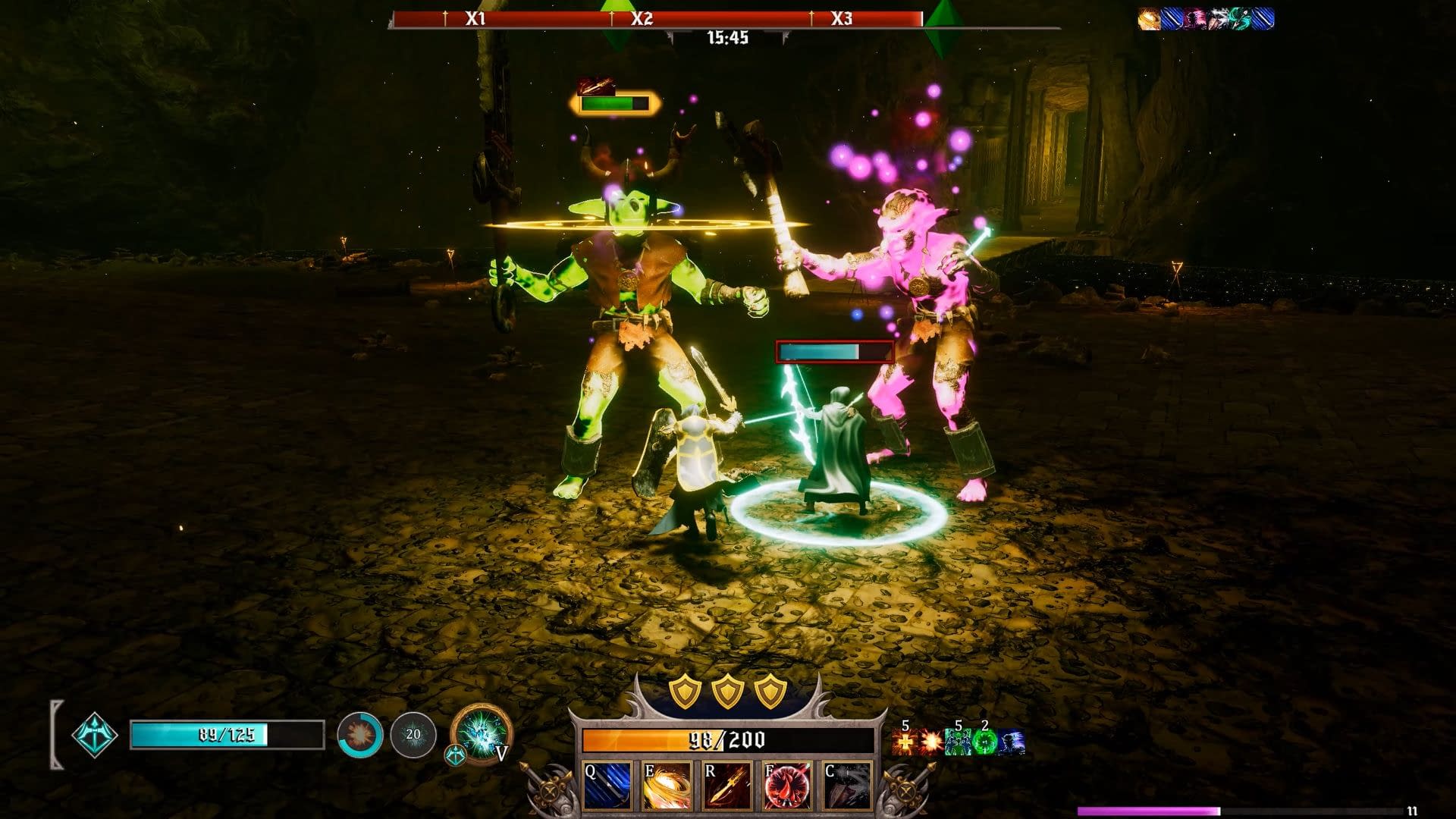Image resolution: width=1456 pixels, height=819 pixels.
Task: Inspect the orange starburst buff icon
Action: pos(930,743)
